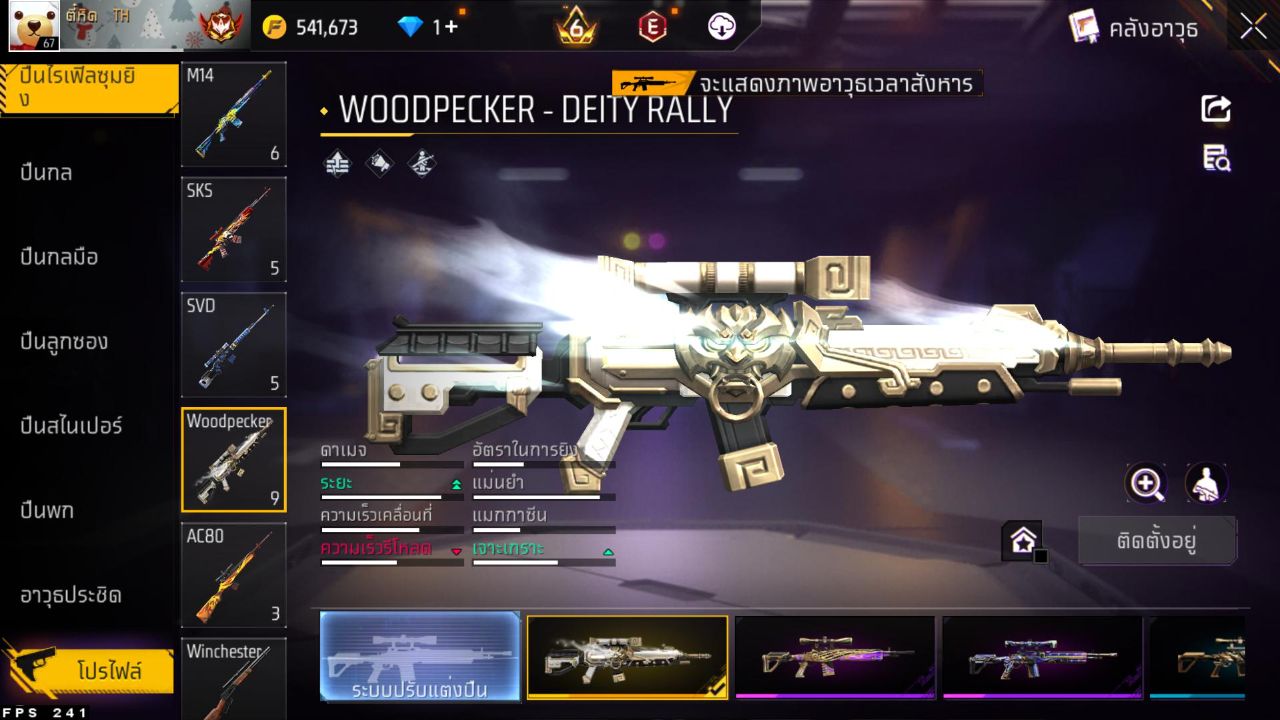
Task: Select the Woodpecker thumbnail in weapon list
Action: pyautogui.click(x=233, y=460)
